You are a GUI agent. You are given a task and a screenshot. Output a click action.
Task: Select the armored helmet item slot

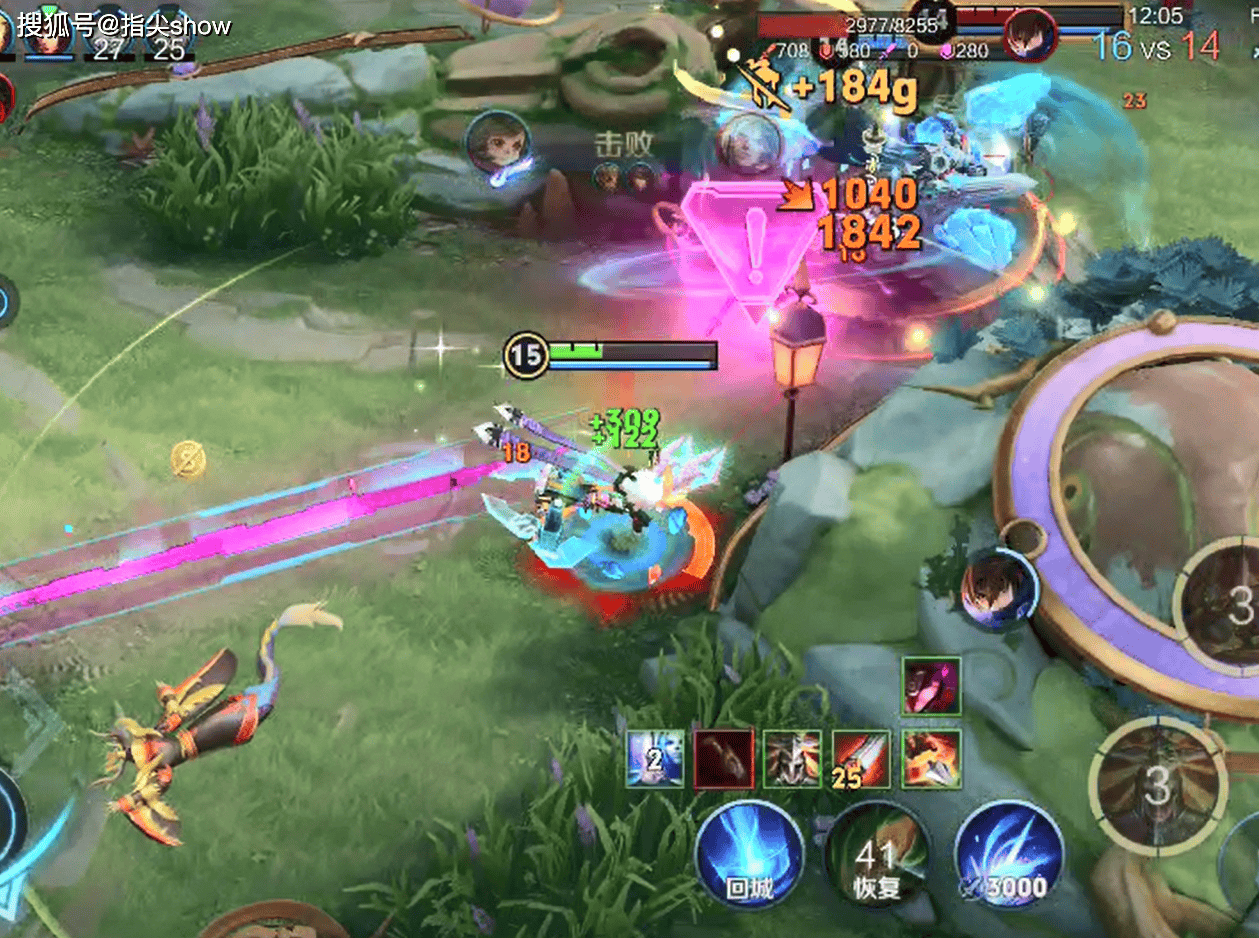point(792,759)
